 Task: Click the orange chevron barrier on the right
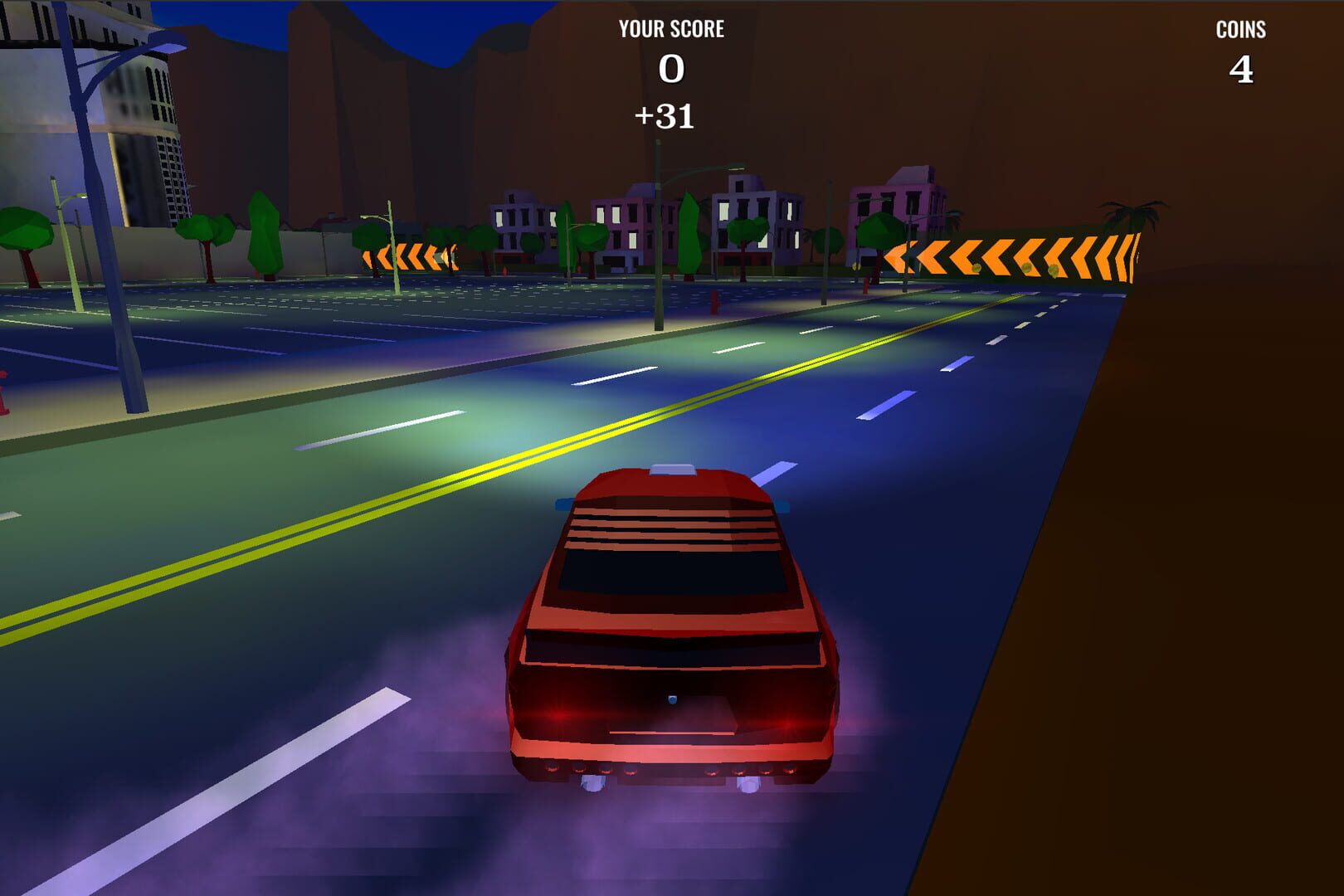pos(1020,253)
